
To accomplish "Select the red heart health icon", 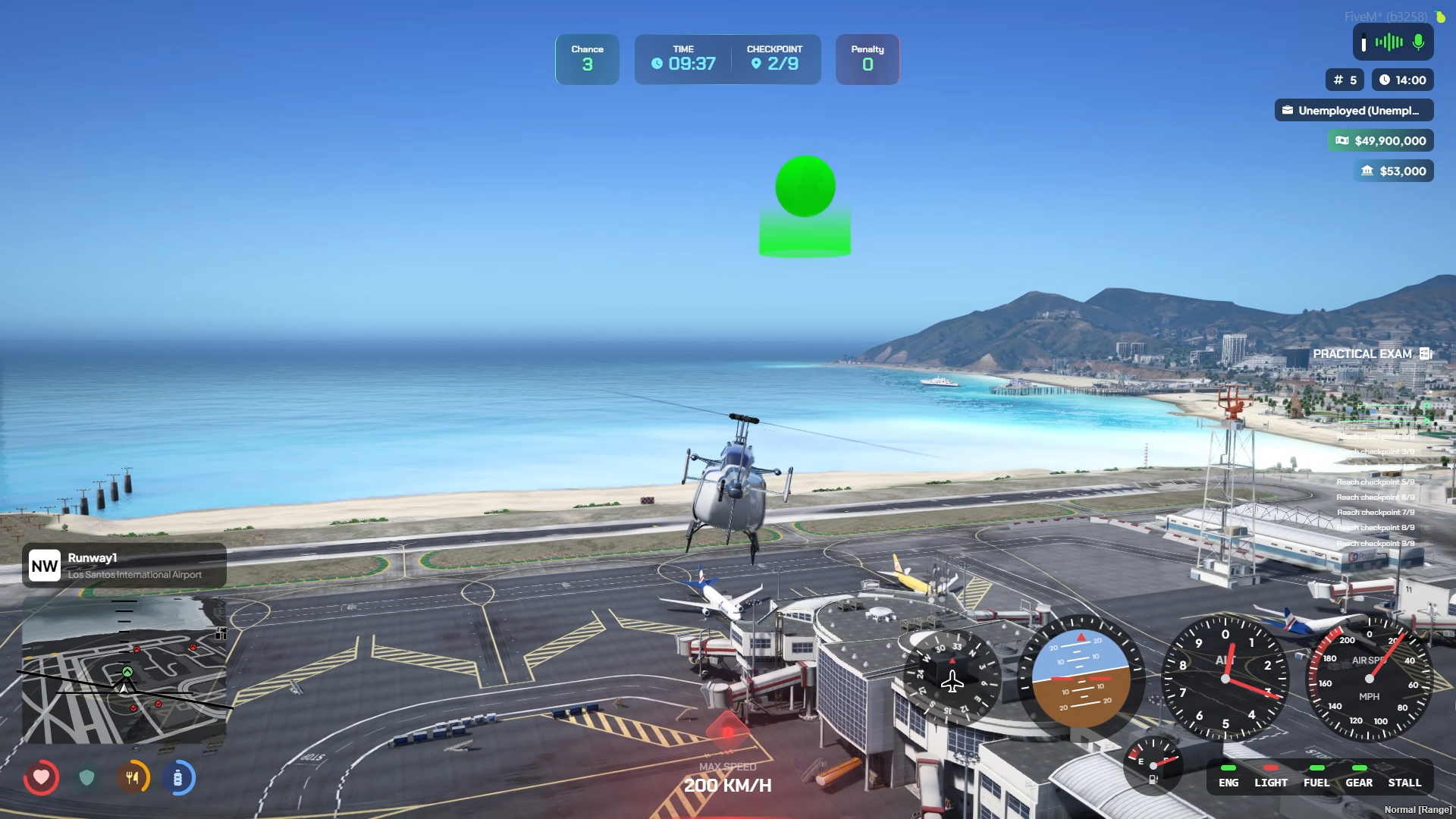I will click(x=41, y=777).
